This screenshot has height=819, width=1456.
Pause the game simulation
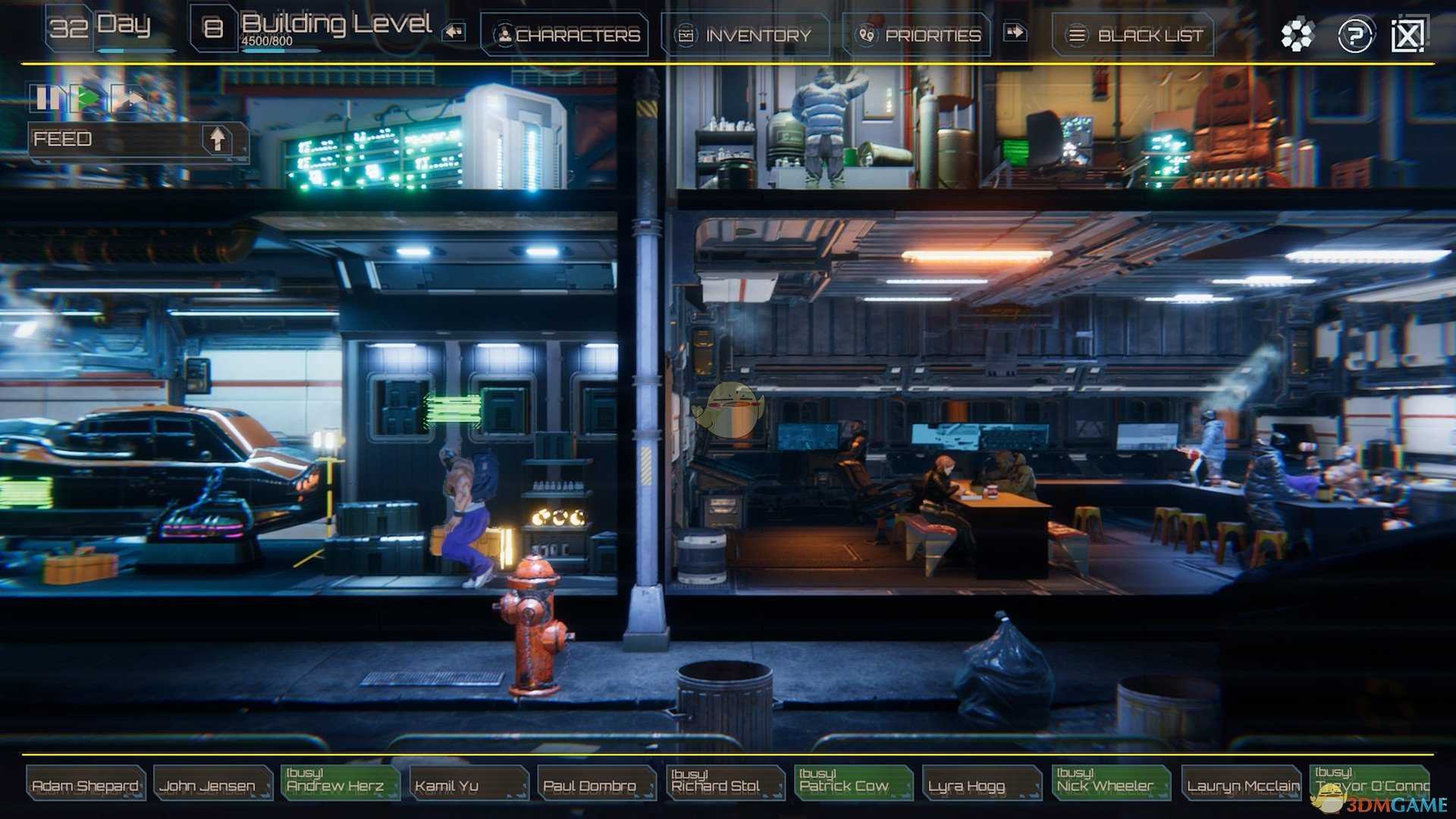pos(45,97)
